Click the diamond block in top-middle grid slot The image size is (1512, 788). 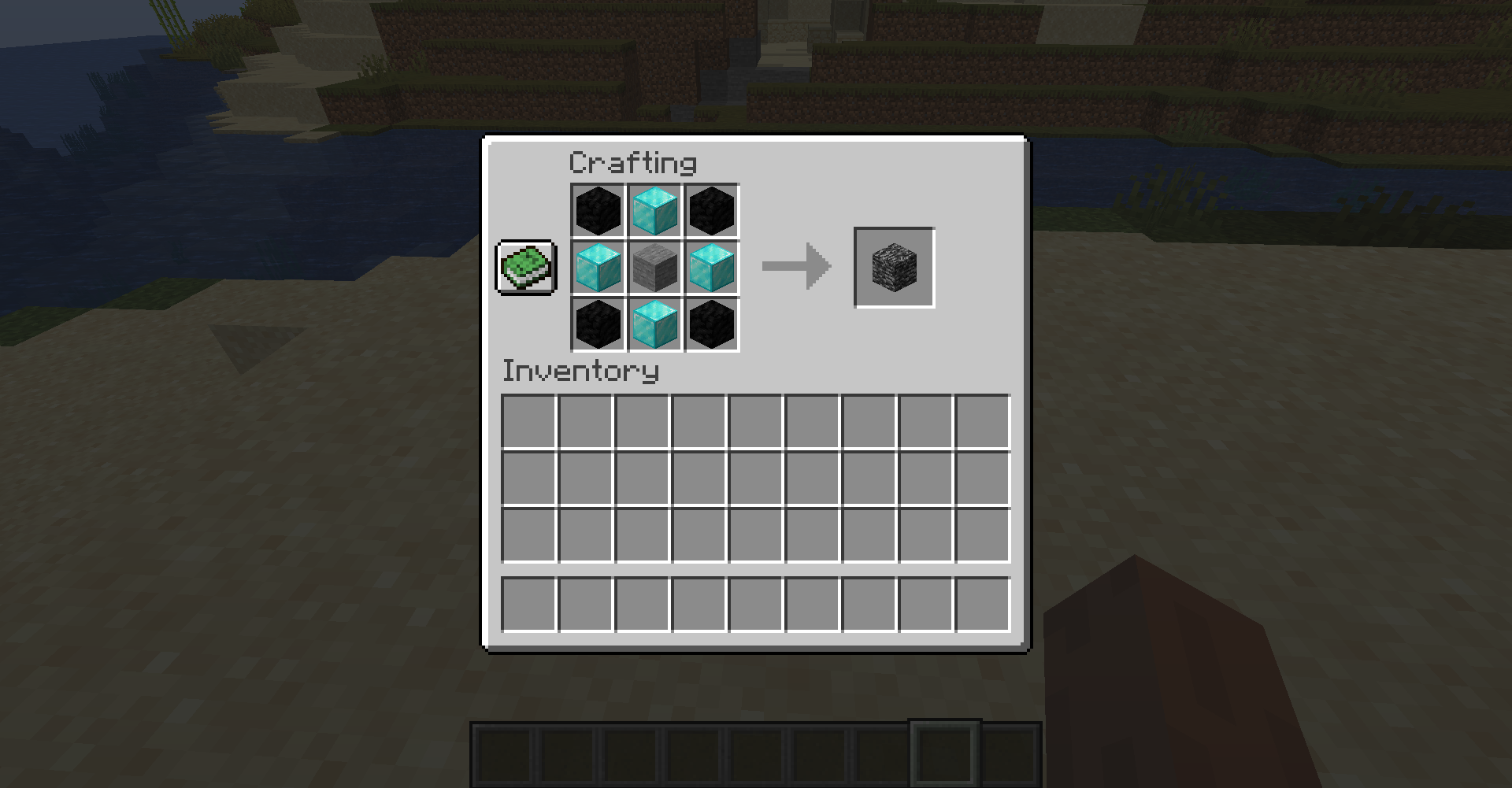click(x=655, y=210)
